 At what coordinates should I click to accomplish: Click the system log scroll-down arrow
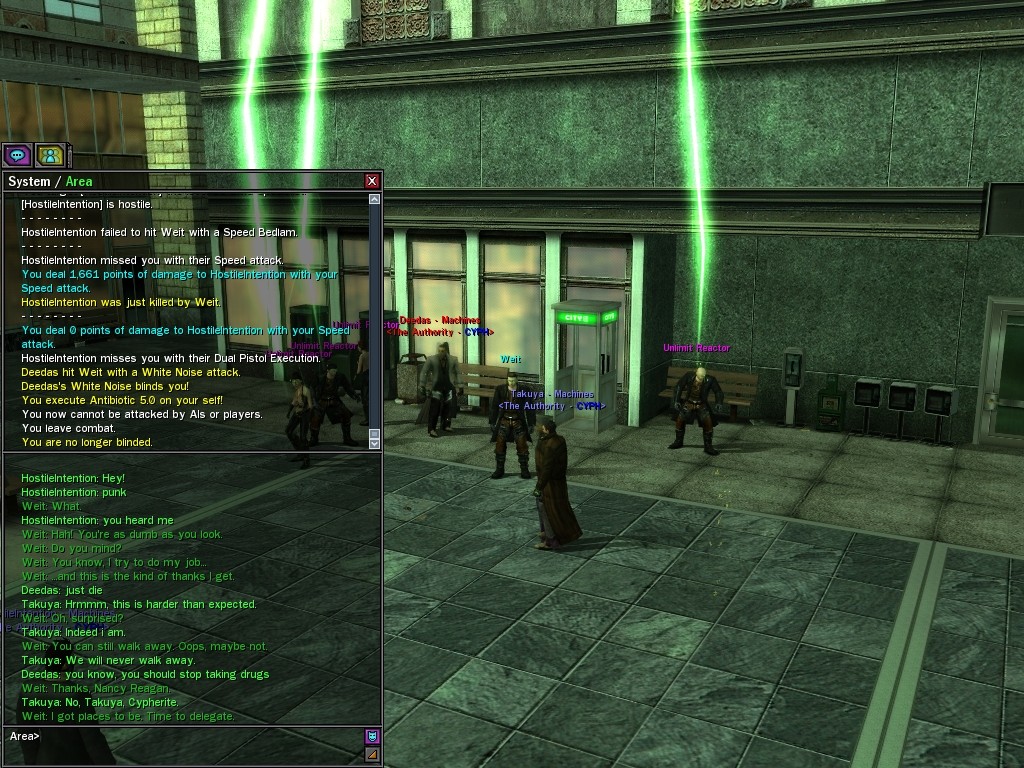375,442
